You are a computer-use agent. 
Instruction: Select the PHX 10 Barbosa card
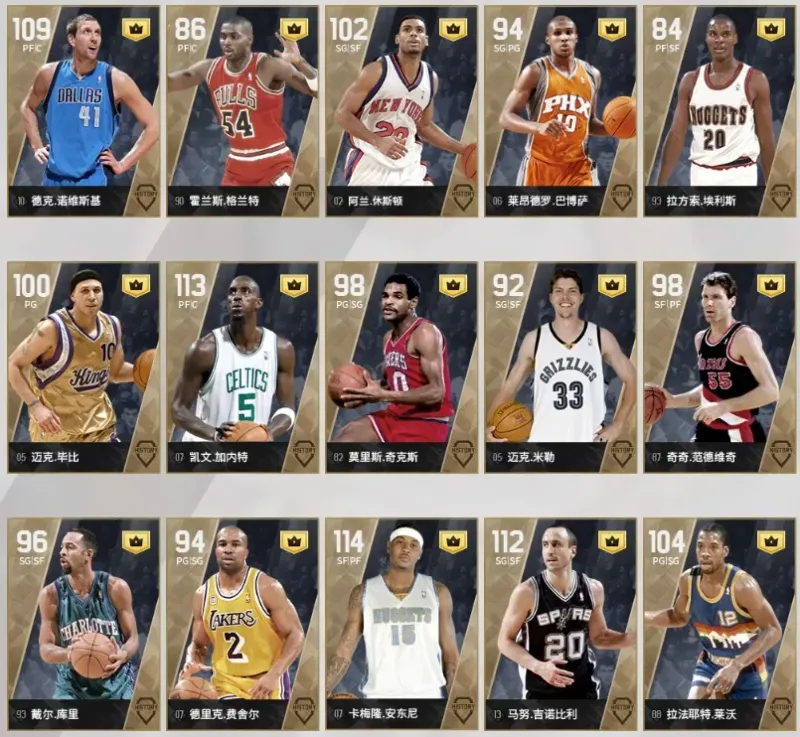(x=560, y=110)
